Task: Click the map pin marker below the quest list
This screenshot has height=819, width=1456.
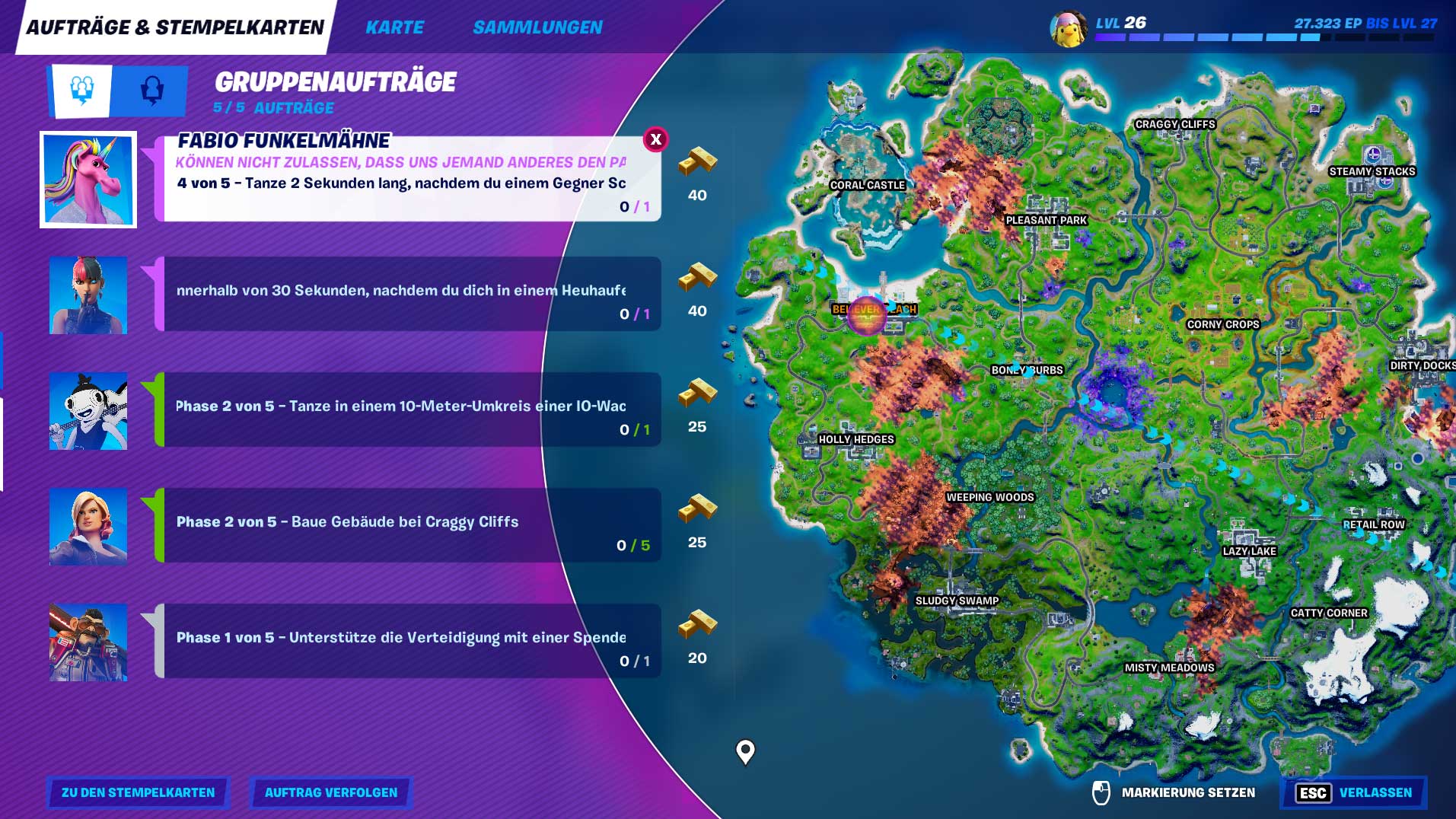Action: click(x=744, y=754)
